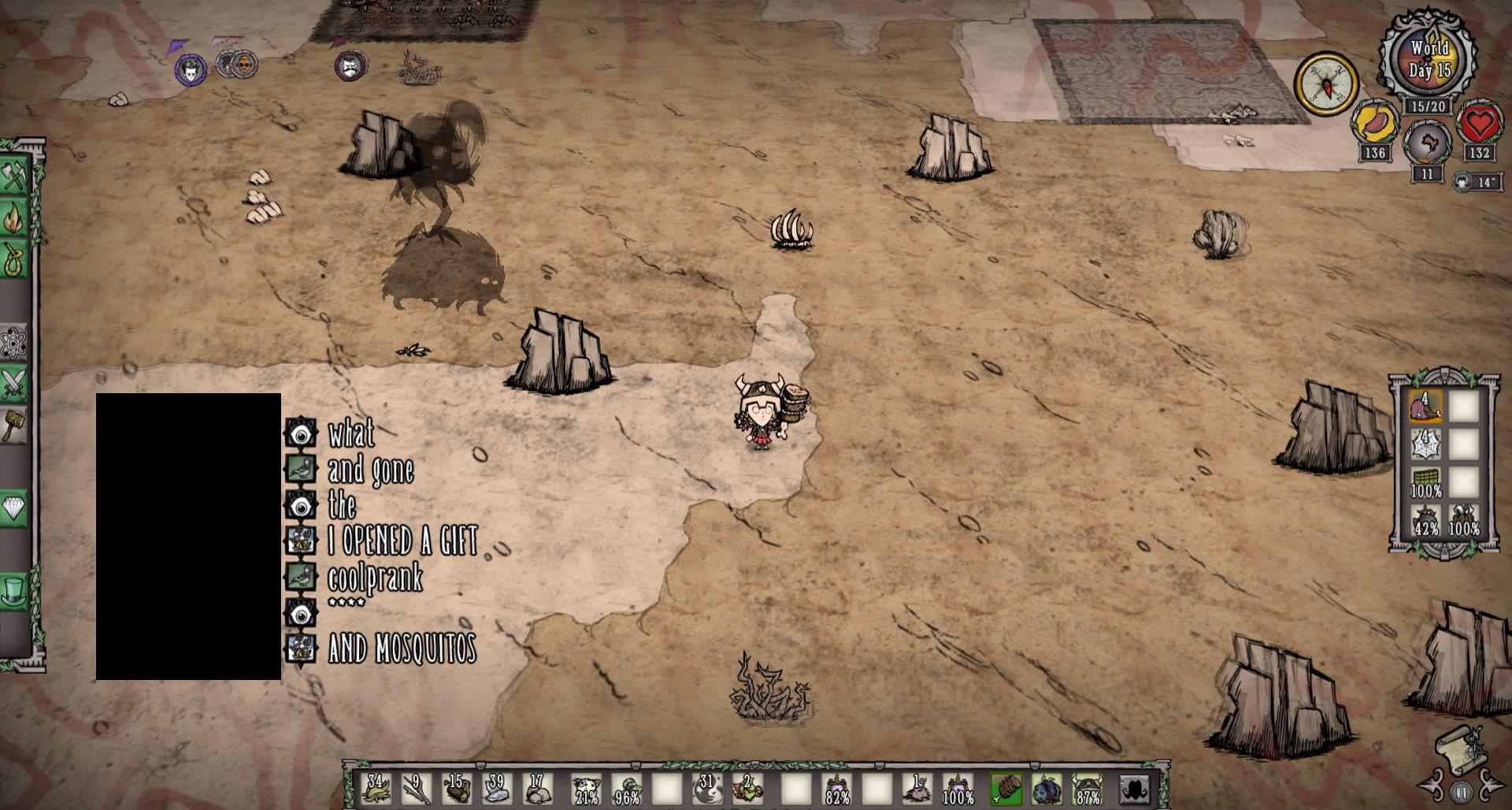Select the twigs stack of 9

coord(417,788)
